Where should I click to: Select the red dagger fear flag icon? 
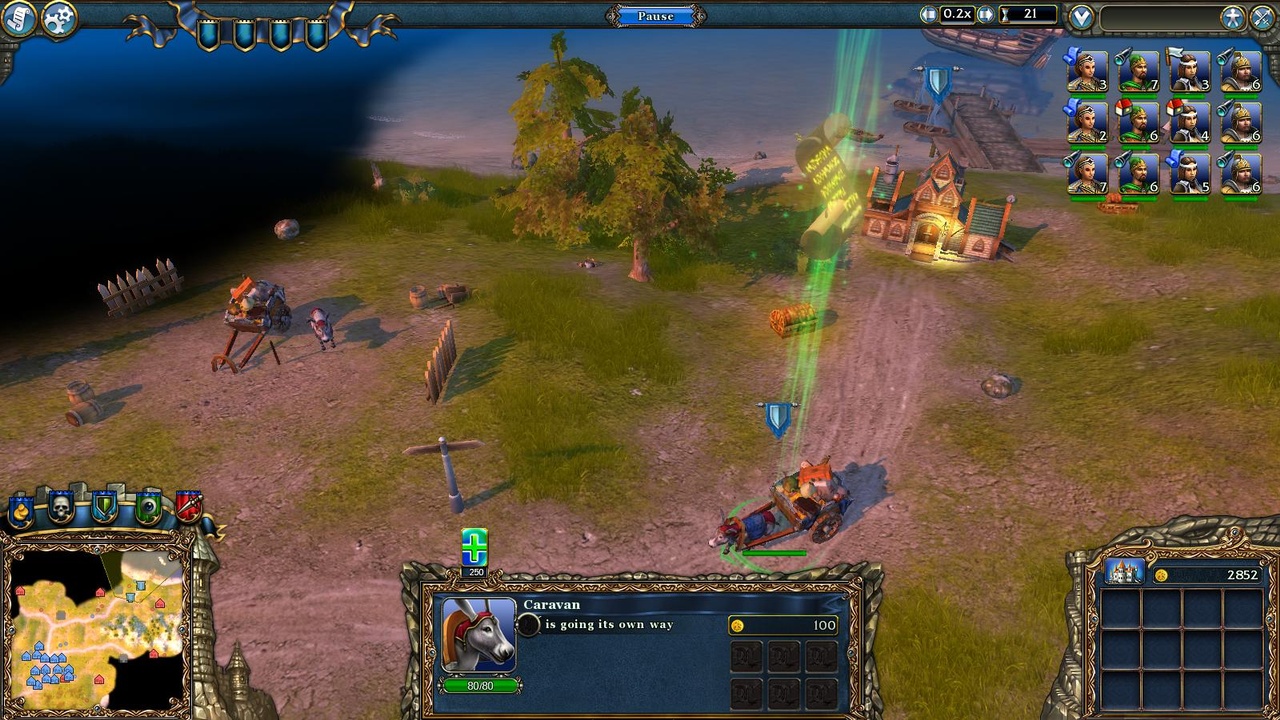click(187, 504)
